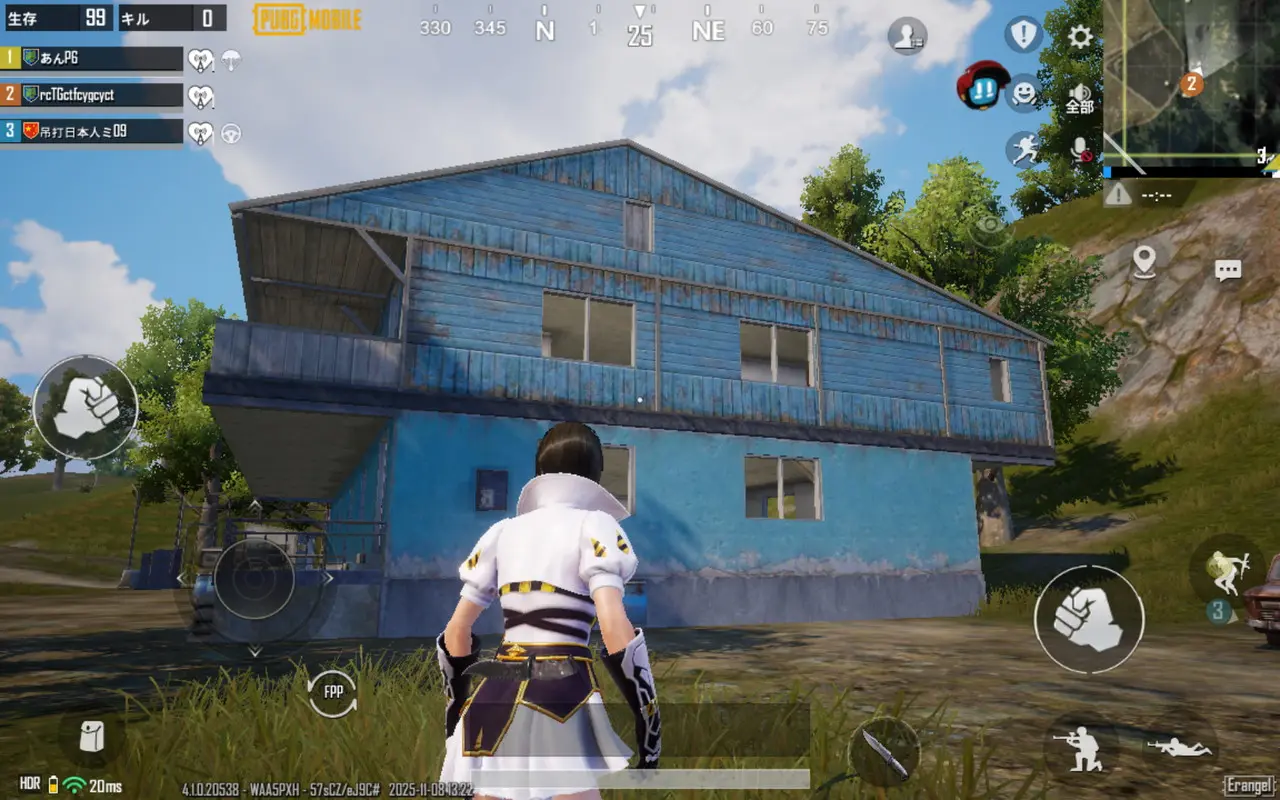Tap the jump figure button
The width and height of the screenshot is (1280, 800).
point(1226,570)
